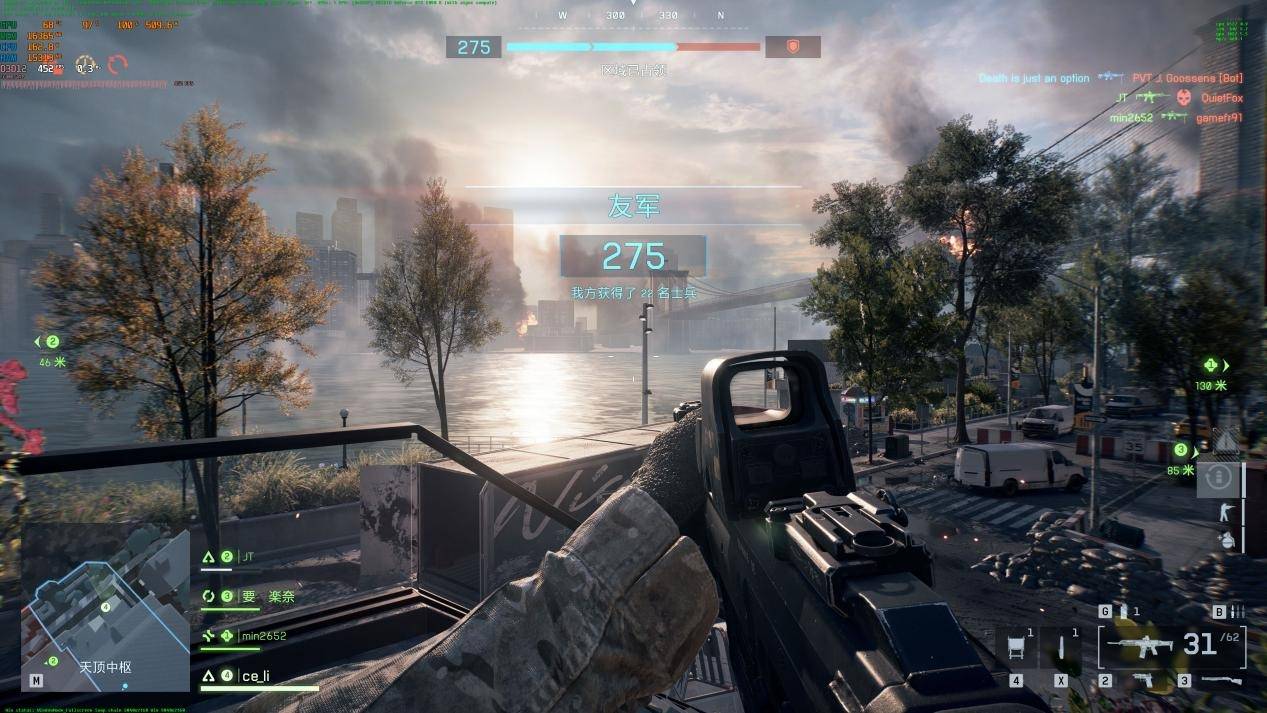Select own entry ce_li in squad list

(x=255, y=676)
